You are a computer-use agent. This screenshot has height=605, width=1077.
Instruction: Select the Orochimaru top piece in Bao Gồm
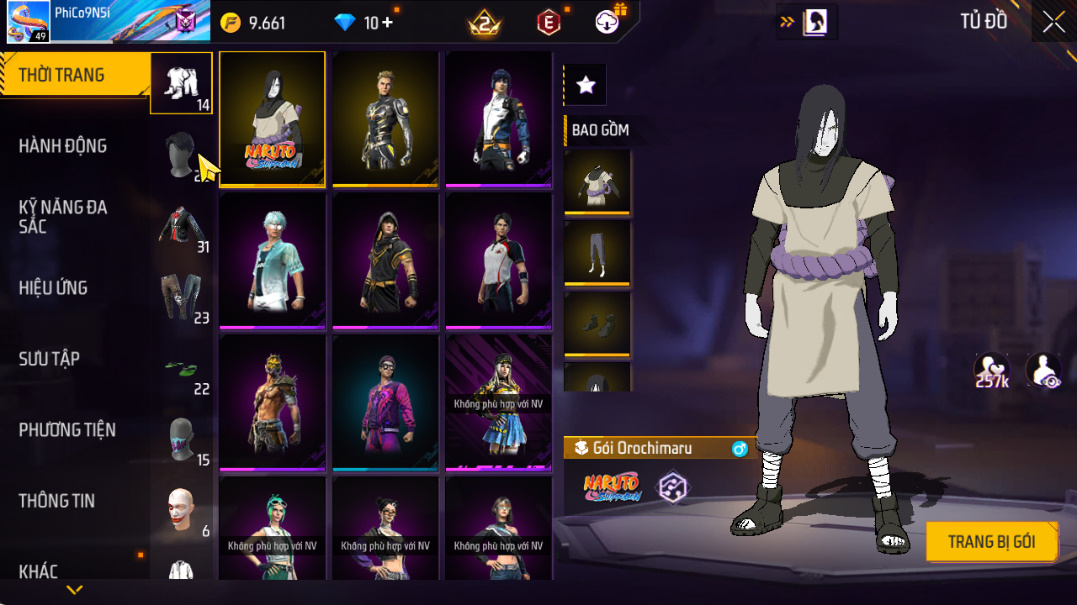coord(597,181)
